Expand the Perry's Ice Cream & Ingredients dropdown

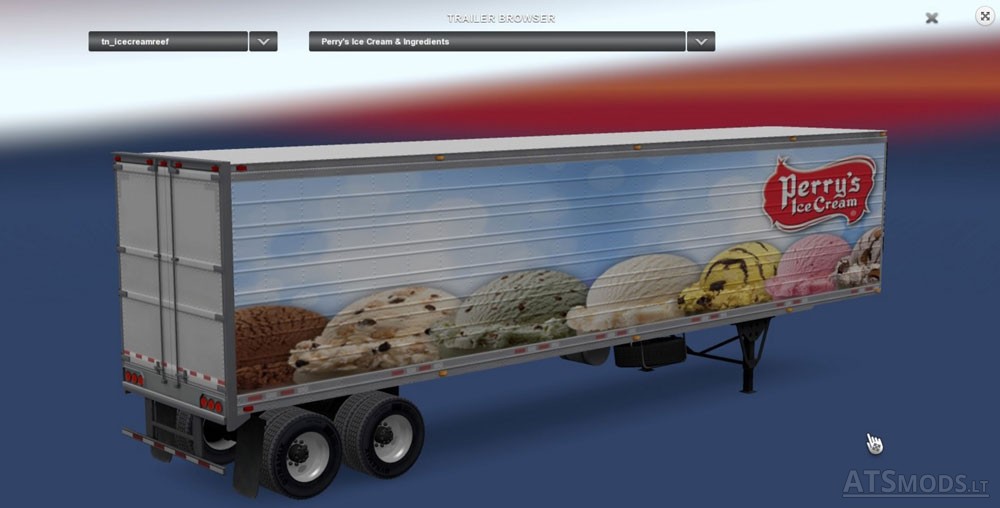[x=700, y=42]
